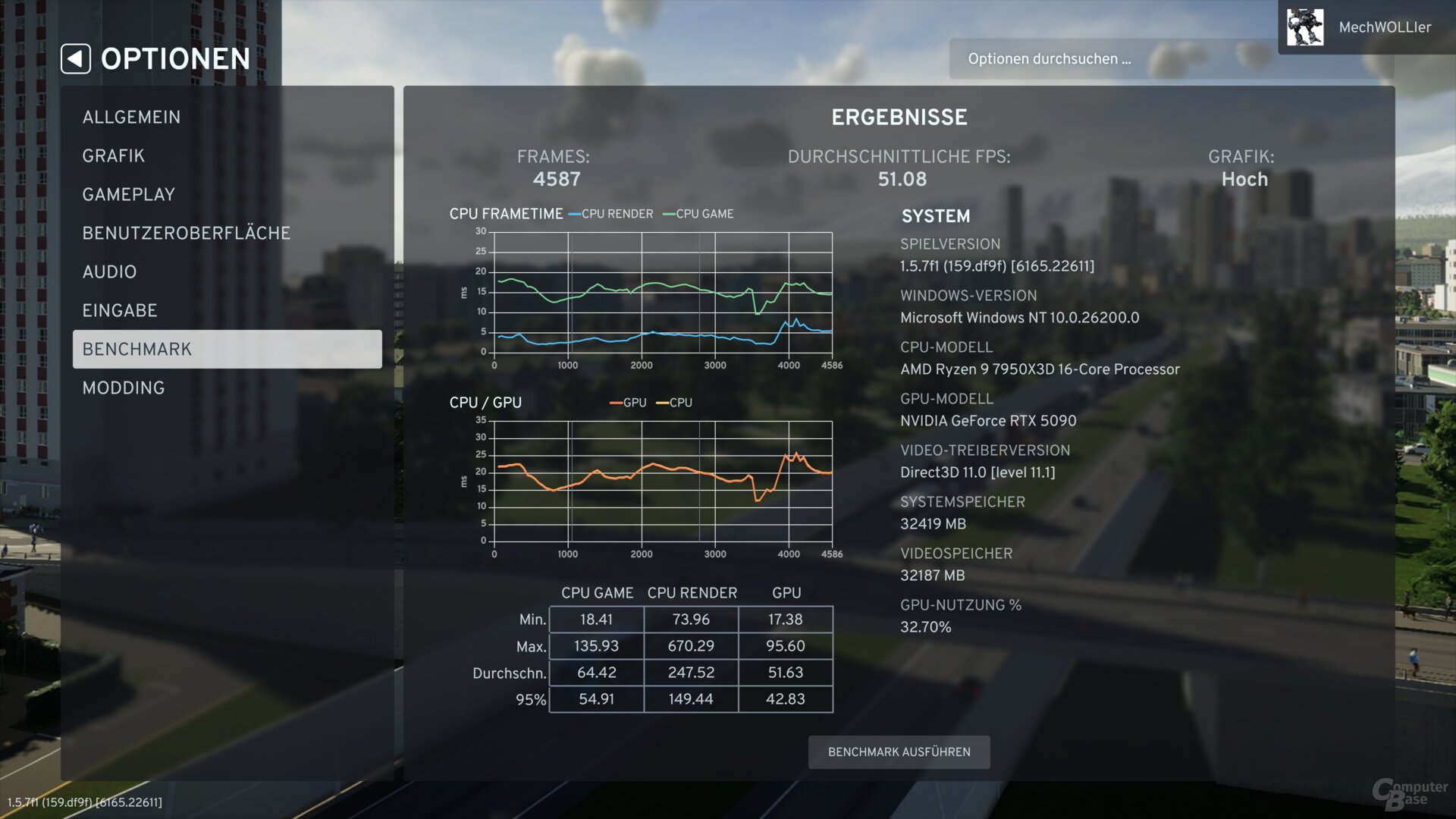
Task: Click the back arrow next to OPTIONEN
Action: (x=75, y=58)
